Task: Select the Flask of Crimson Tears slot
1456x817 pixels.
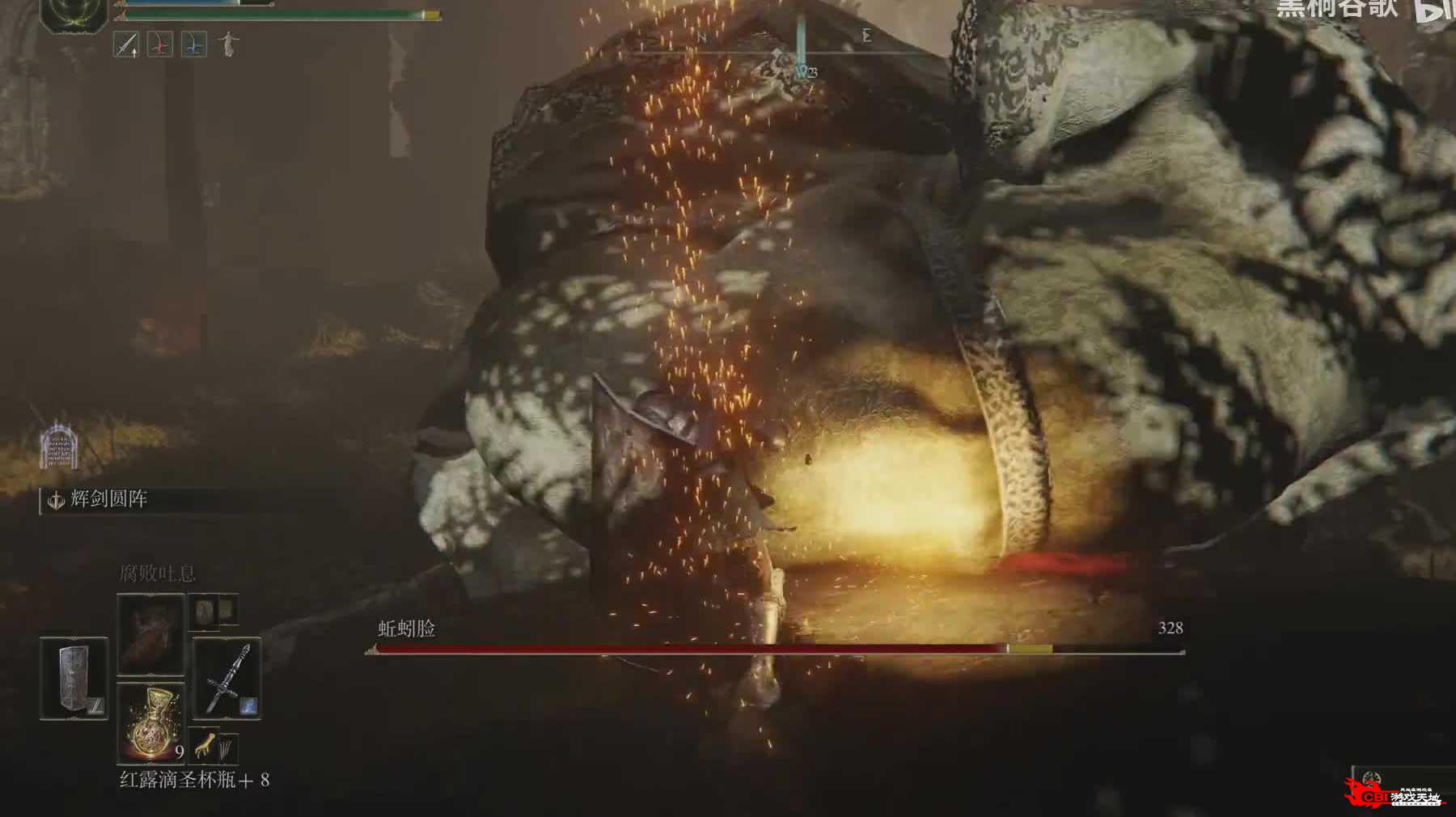Action: (151, 722)
